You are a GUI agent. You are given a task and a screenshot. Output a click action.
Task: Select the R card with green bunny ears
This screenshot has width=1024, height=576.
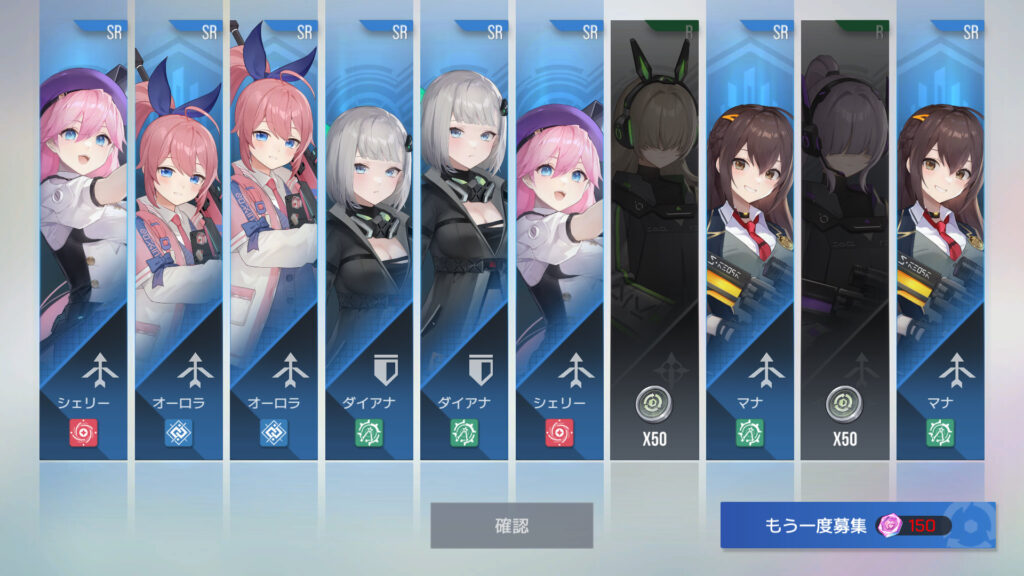[x=655, y=240]
